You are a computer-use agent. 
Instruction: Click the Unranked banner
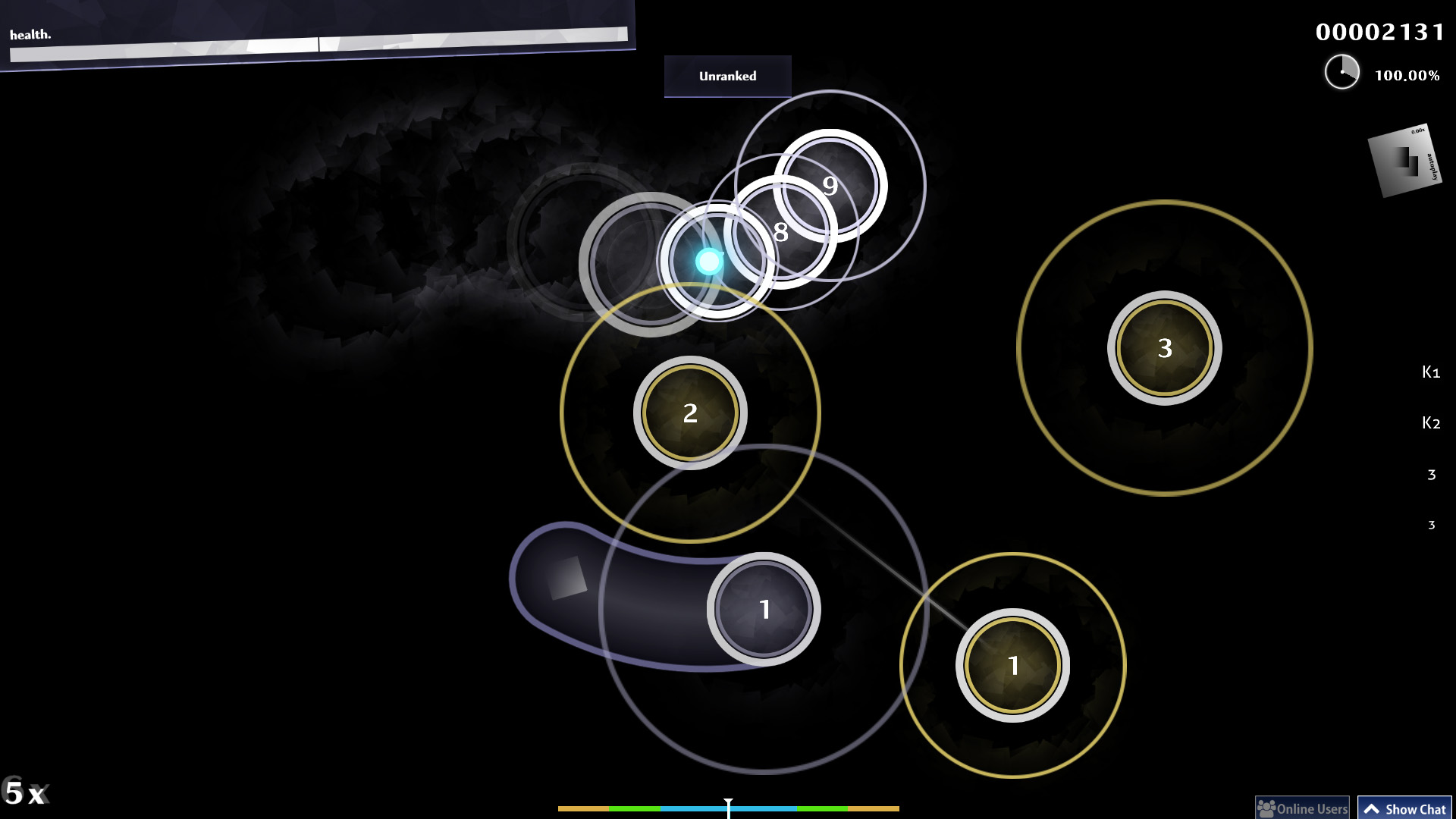pyautogui.click(x=727, y=76)
